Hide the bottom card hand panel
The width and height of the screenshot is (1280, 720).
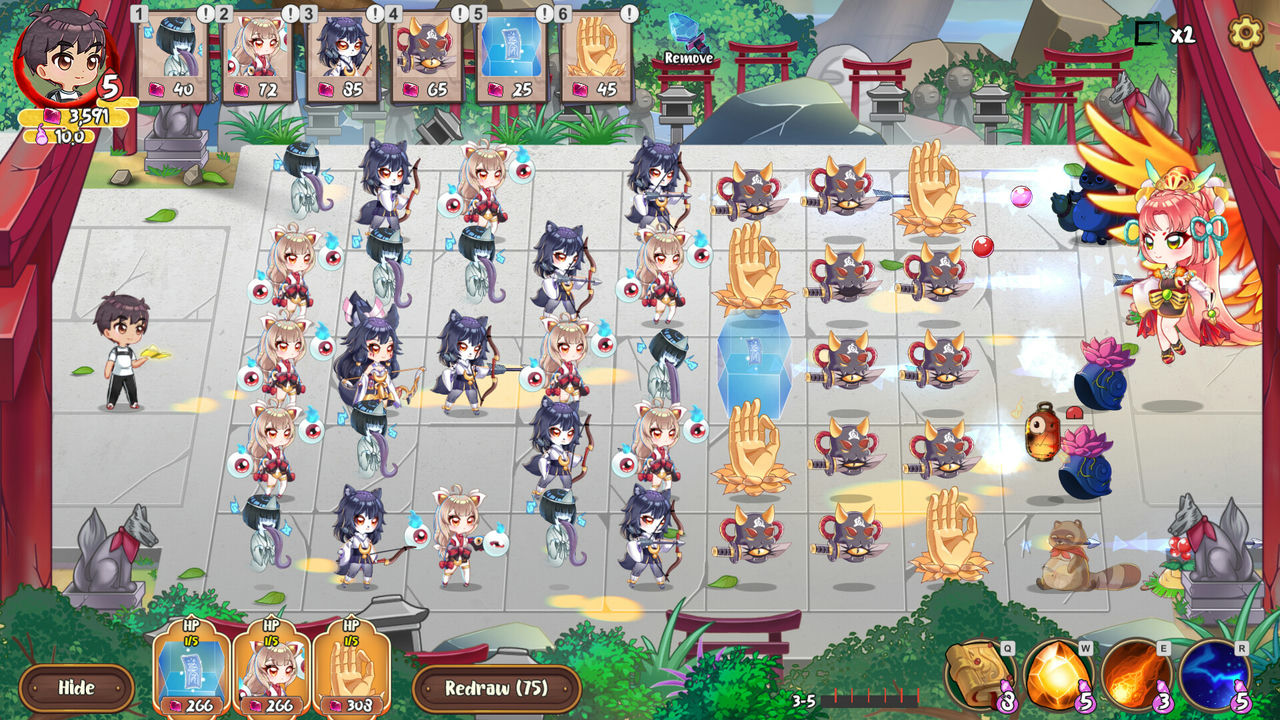click(x=78, y=688)
